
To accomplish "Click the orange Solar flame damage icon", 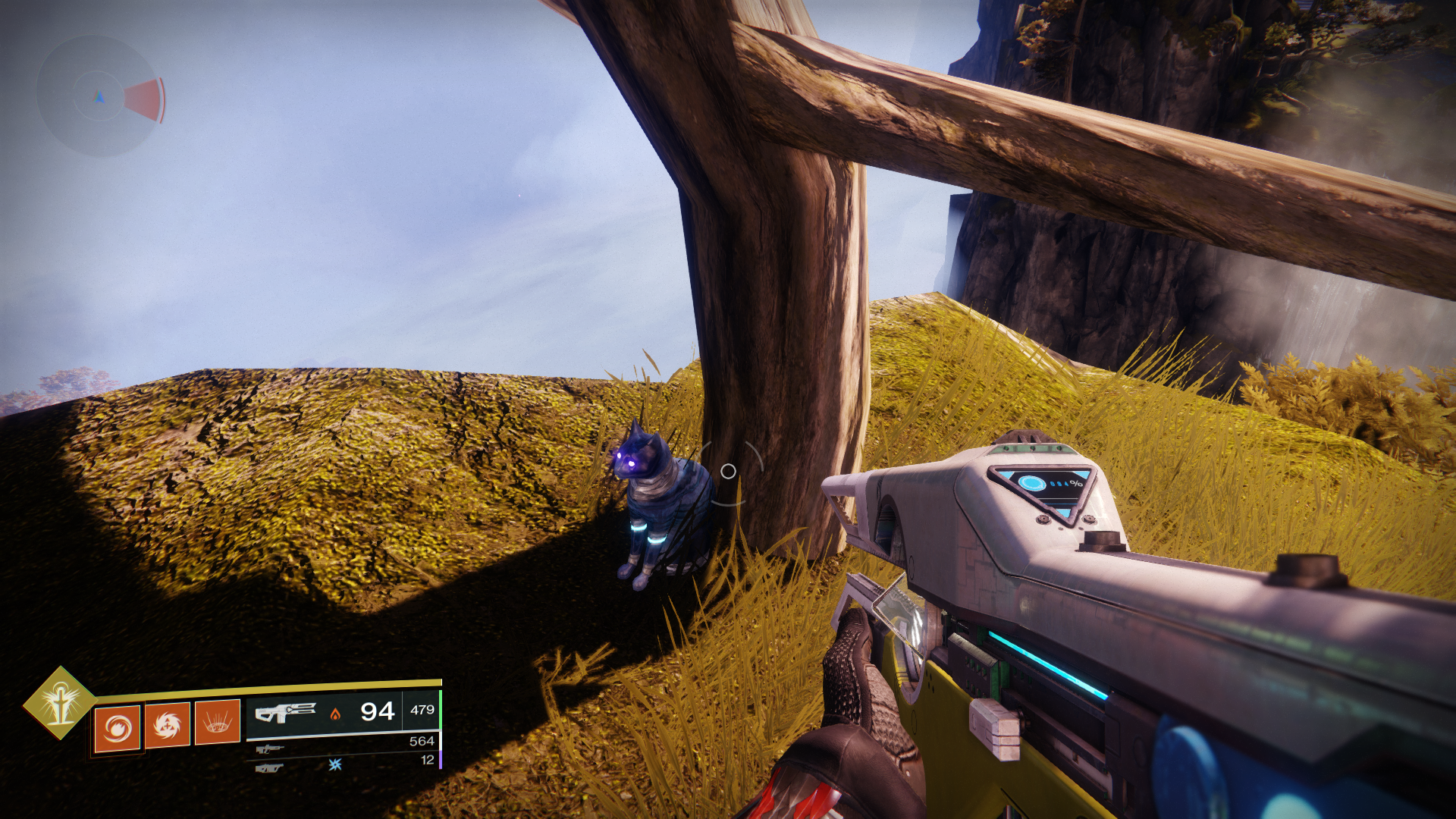I will [x=335, y=715].
